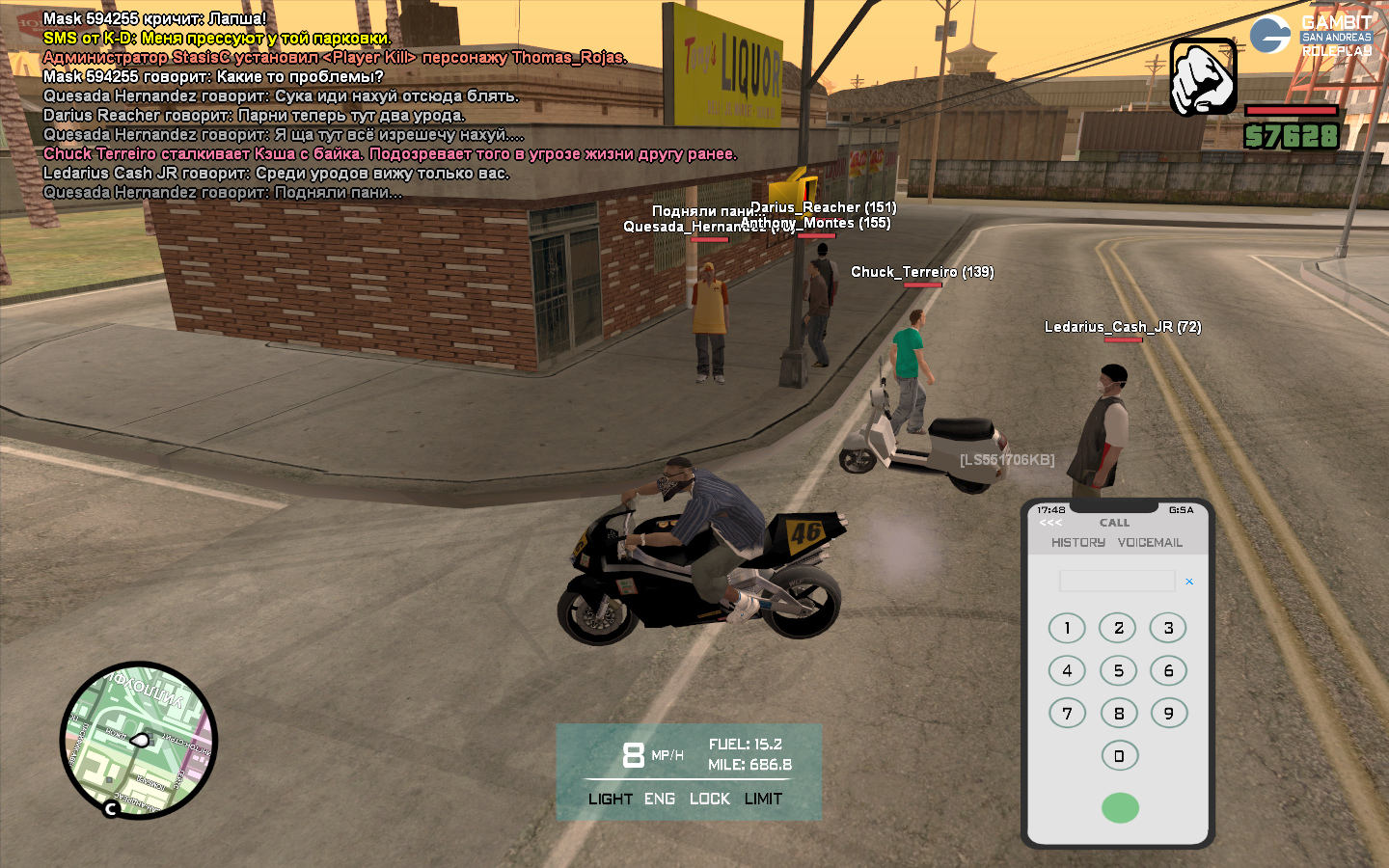
Task: Start call with green dial button
Action: 1120,807
